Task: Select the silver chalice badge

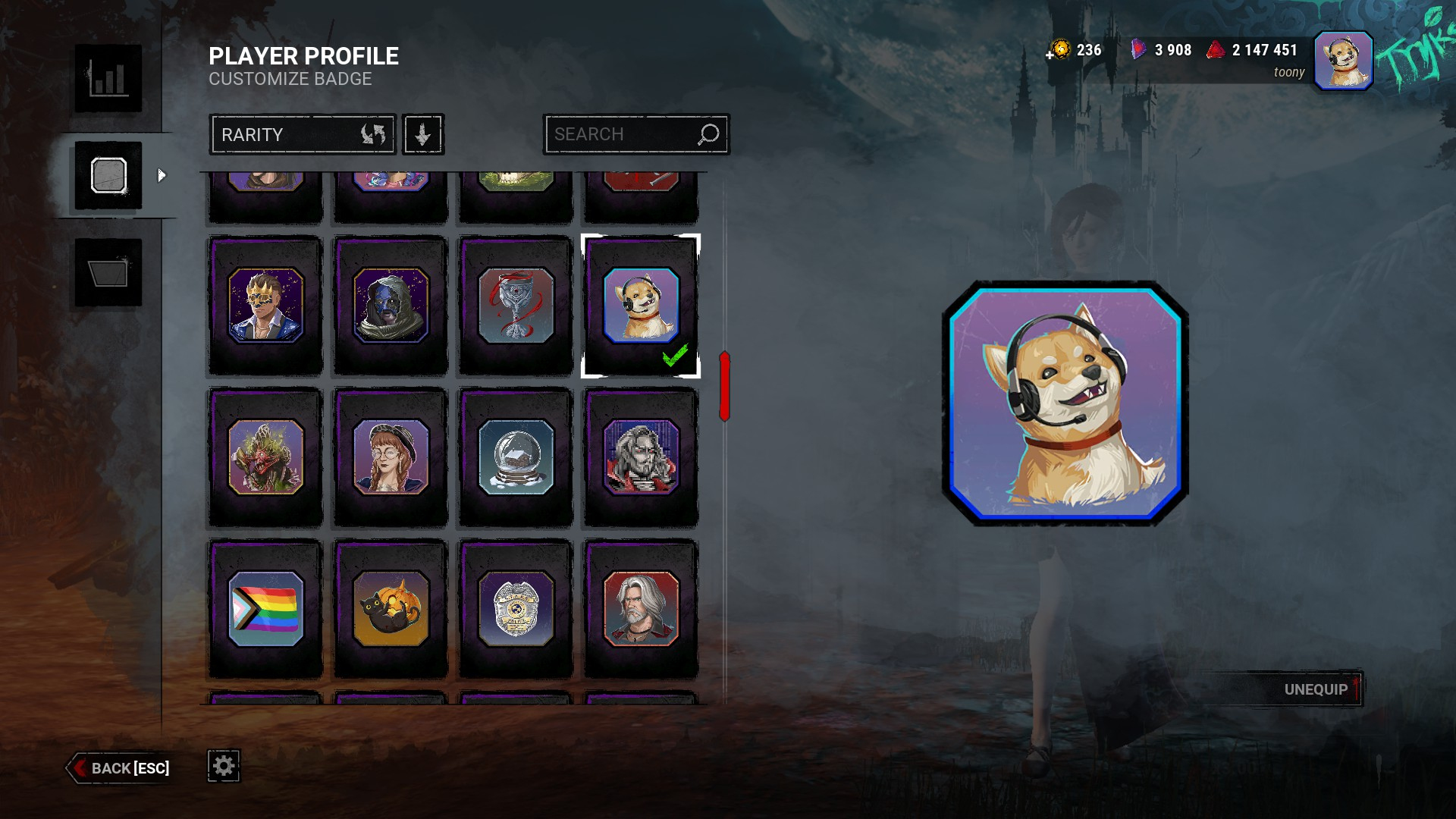Action: click(x=516, y=306)
